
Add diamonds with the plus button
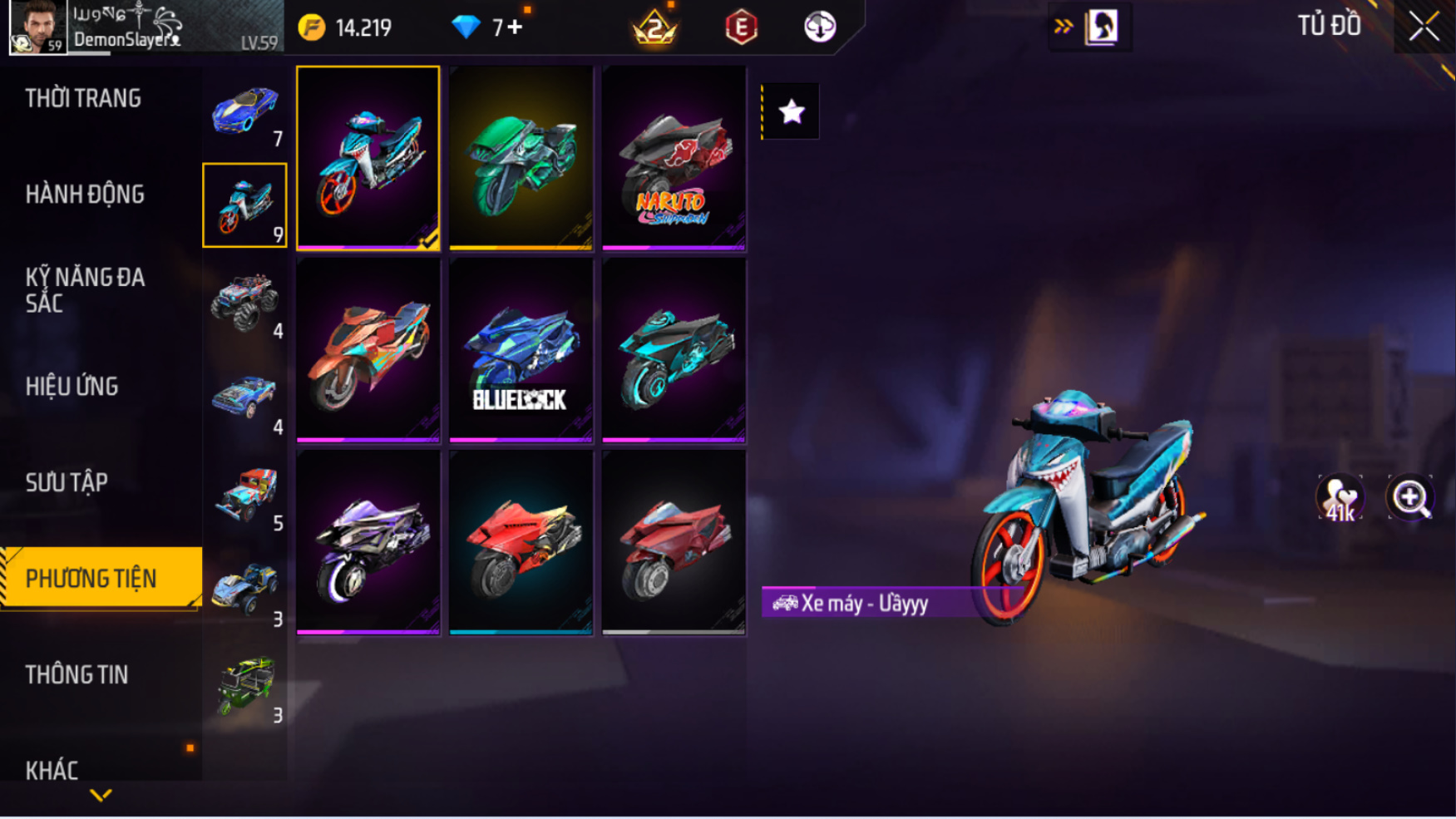516,27
